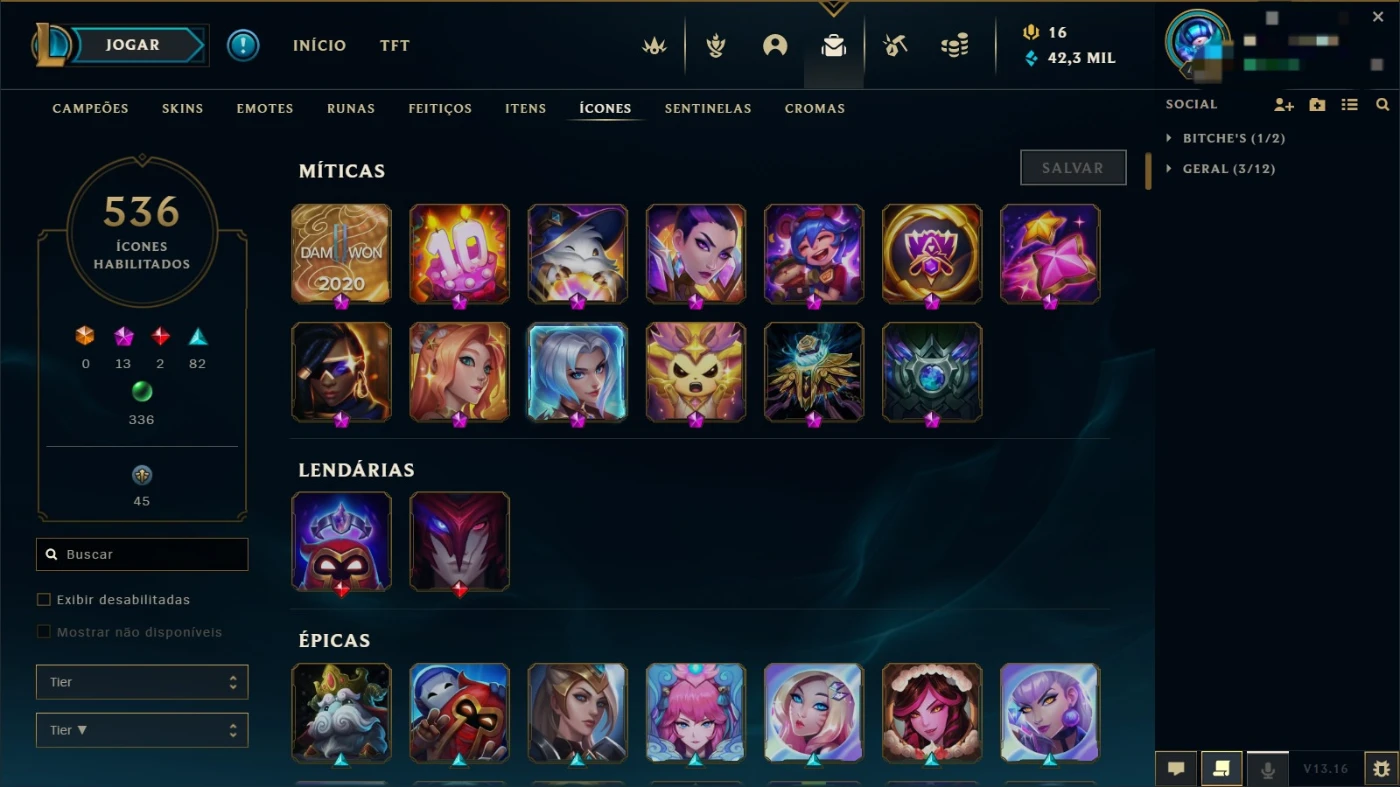
Task: View your Profile icon in top navigation
Action: pyautogui.click(x=775, y=45)
